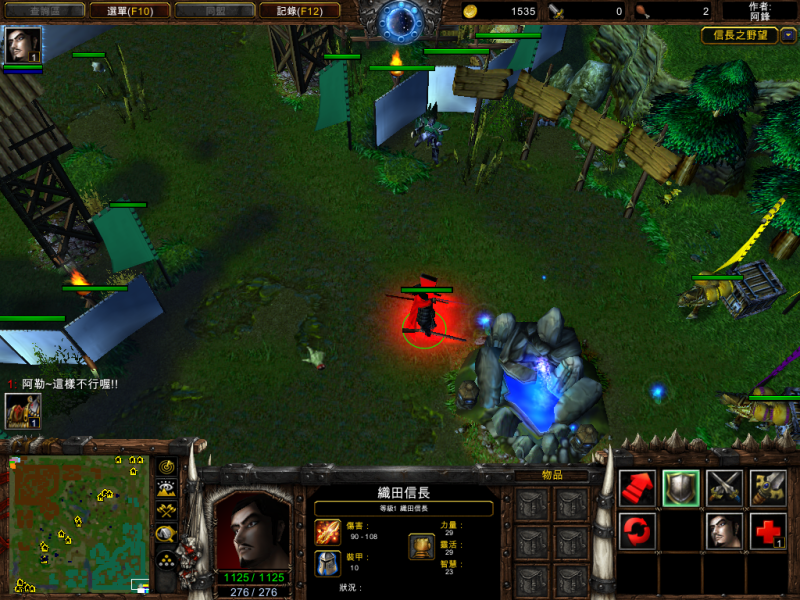Toggle minimap creep camp display button

point(166,534)
